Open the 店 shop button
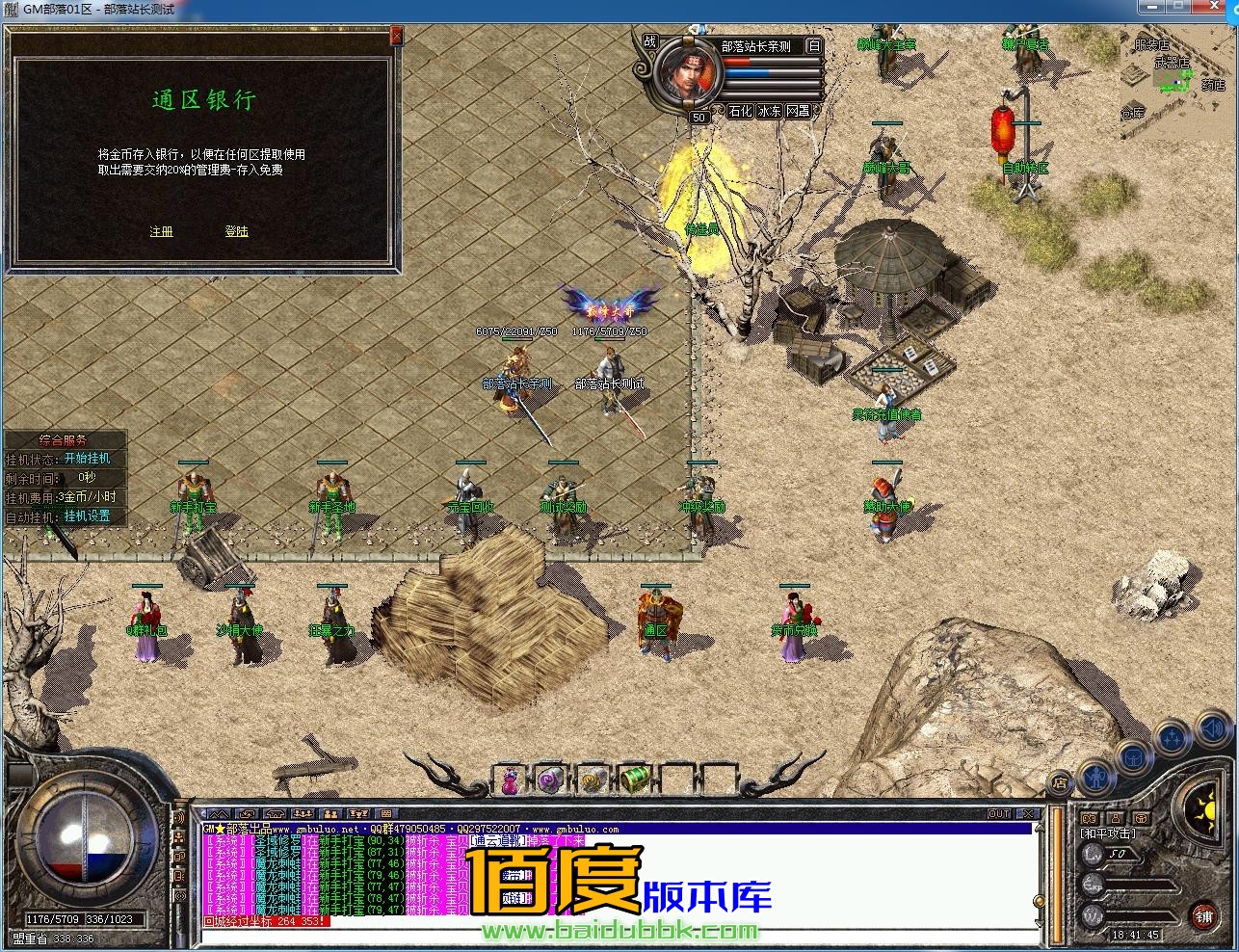 click(1059, 782)
